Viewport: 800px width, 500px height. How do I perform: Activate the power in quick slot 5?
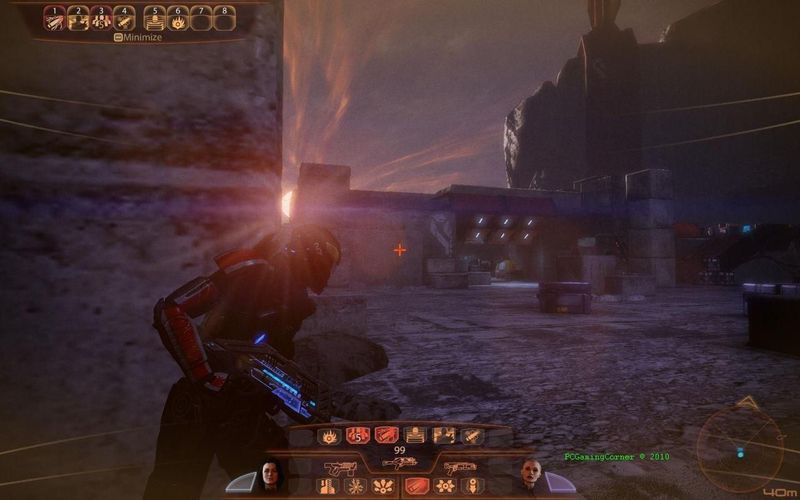click(155, 20)
